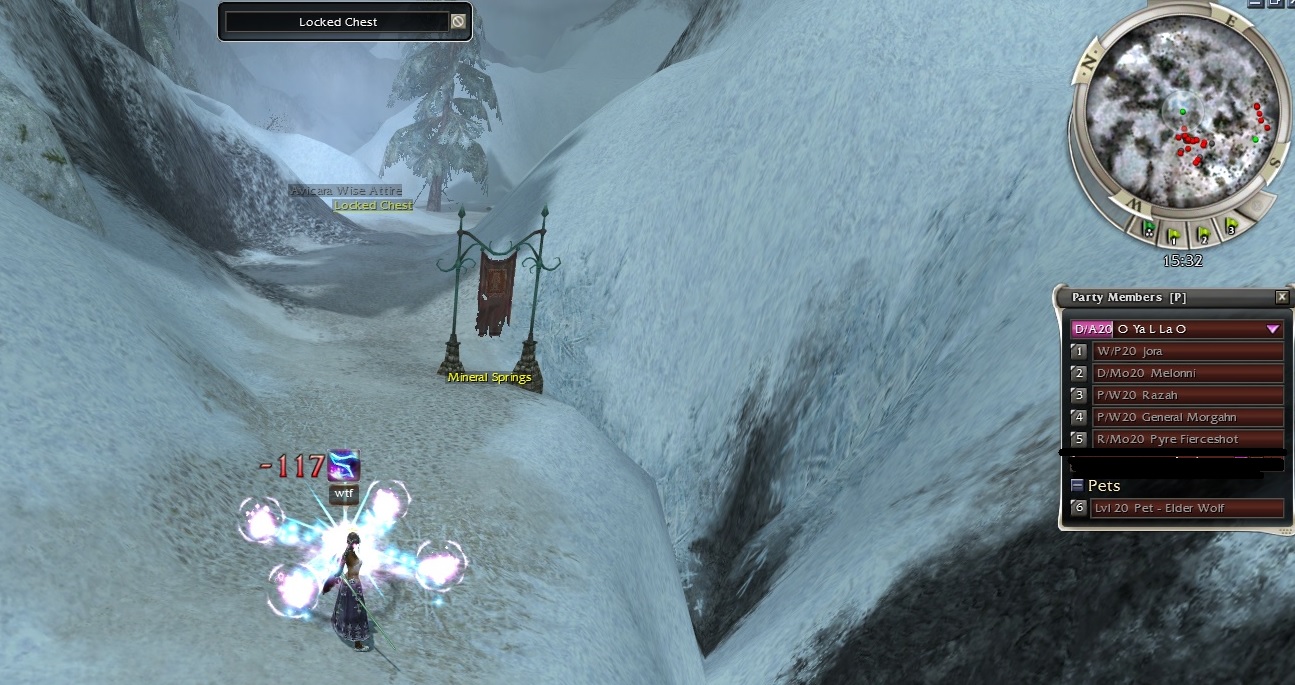Activate the hero flag numbered 3
Screen dimensions: 1295x685
coord(1231,228)
